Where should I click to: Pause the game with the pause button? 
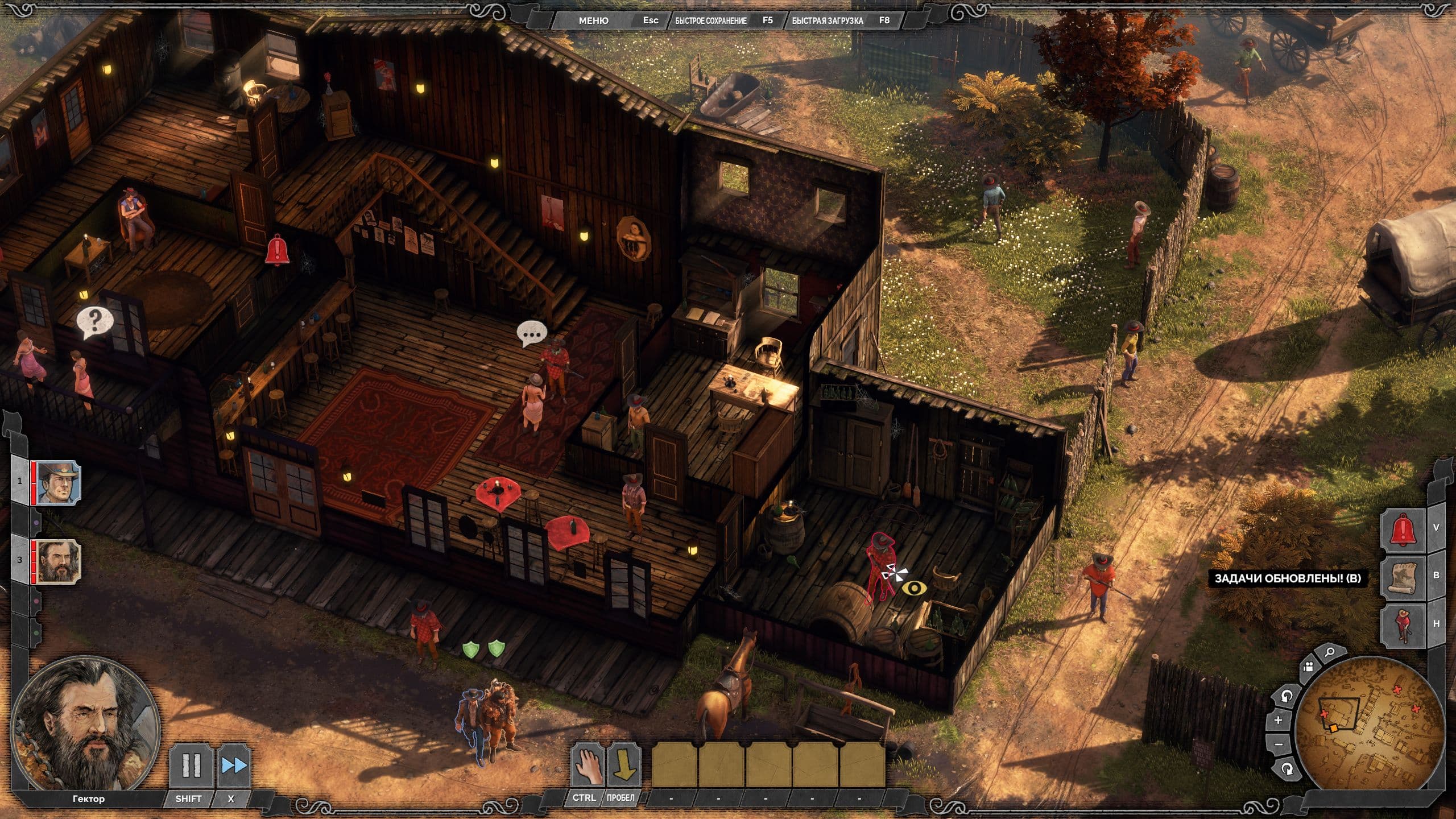(x=191, y=766)
